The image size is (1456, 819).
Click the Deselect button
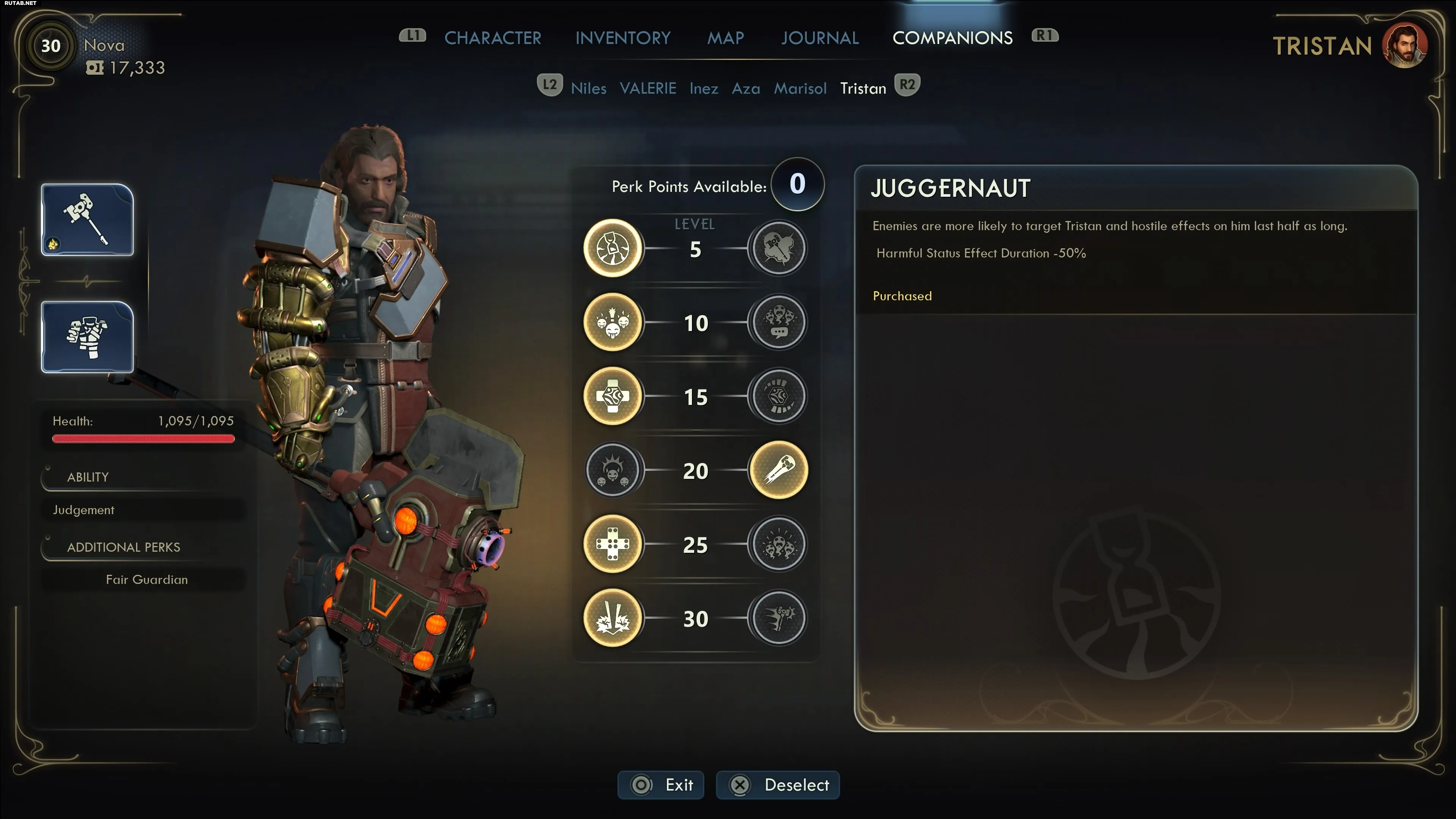click(x=778, y=785)
